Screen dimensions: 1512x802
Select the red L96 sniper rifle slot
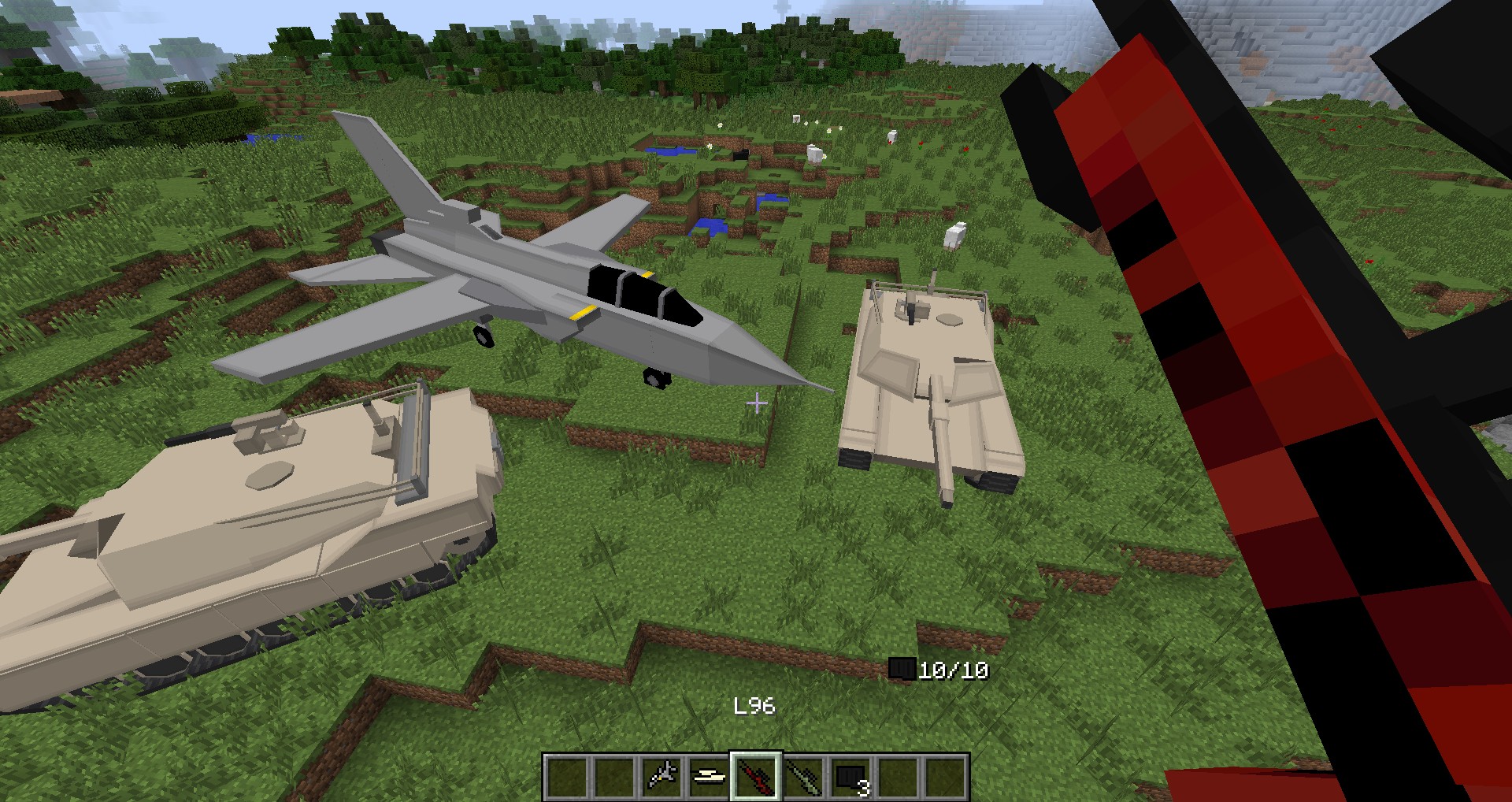756,777
